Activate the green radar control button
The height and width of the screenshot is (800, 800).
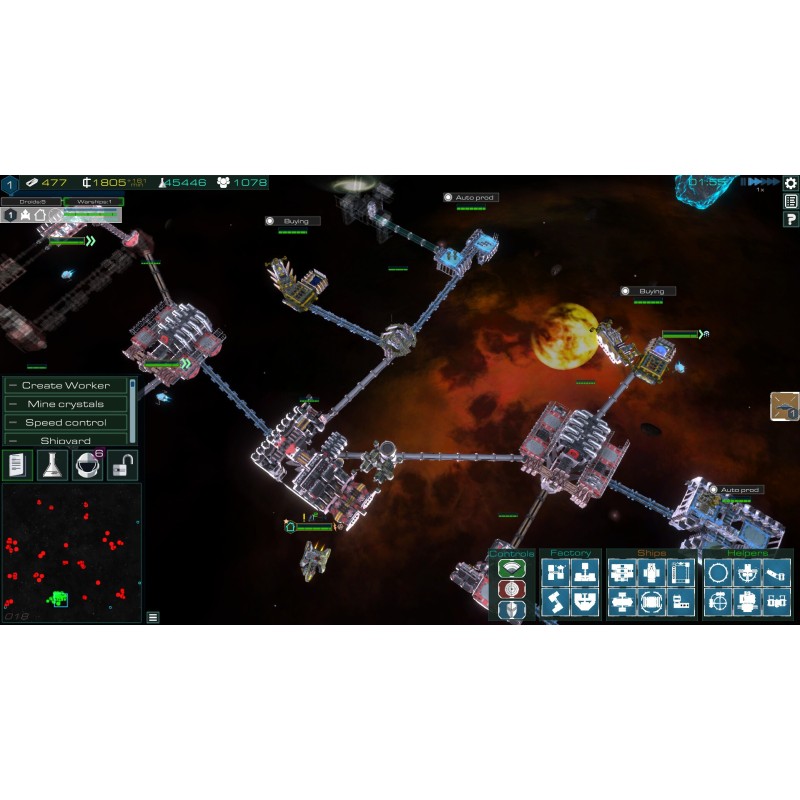511,569
